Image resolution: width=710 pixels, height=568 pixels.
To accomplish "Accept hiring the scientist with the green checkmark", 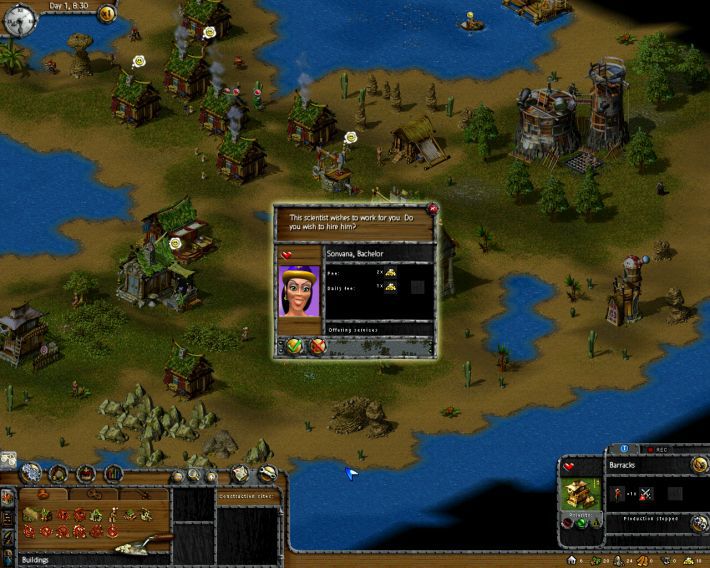I will pyautogui.click(x=295, y=346).
